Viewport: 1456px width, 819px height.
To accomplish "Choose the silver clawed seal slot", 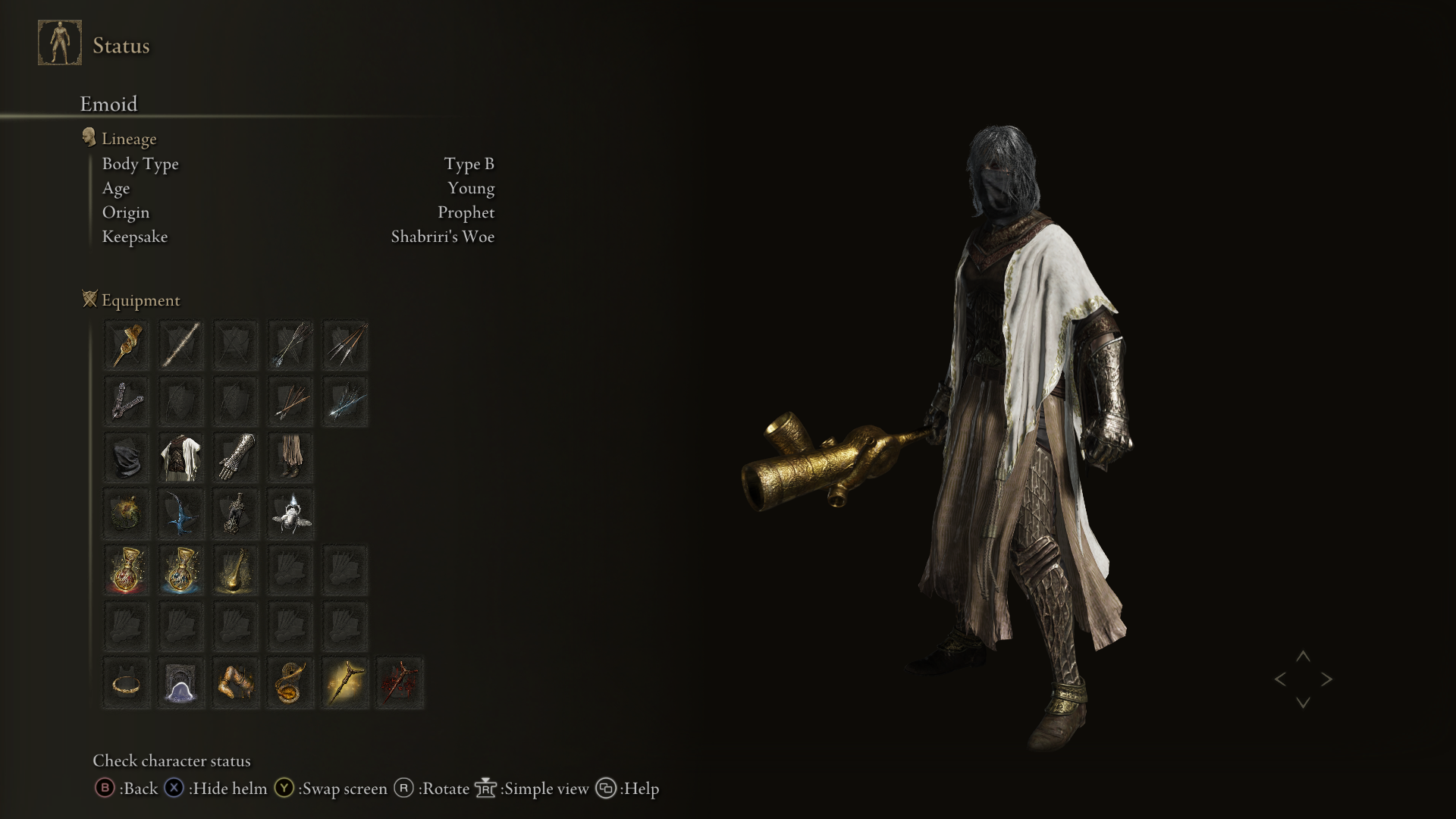I will [x=126, y=401].
